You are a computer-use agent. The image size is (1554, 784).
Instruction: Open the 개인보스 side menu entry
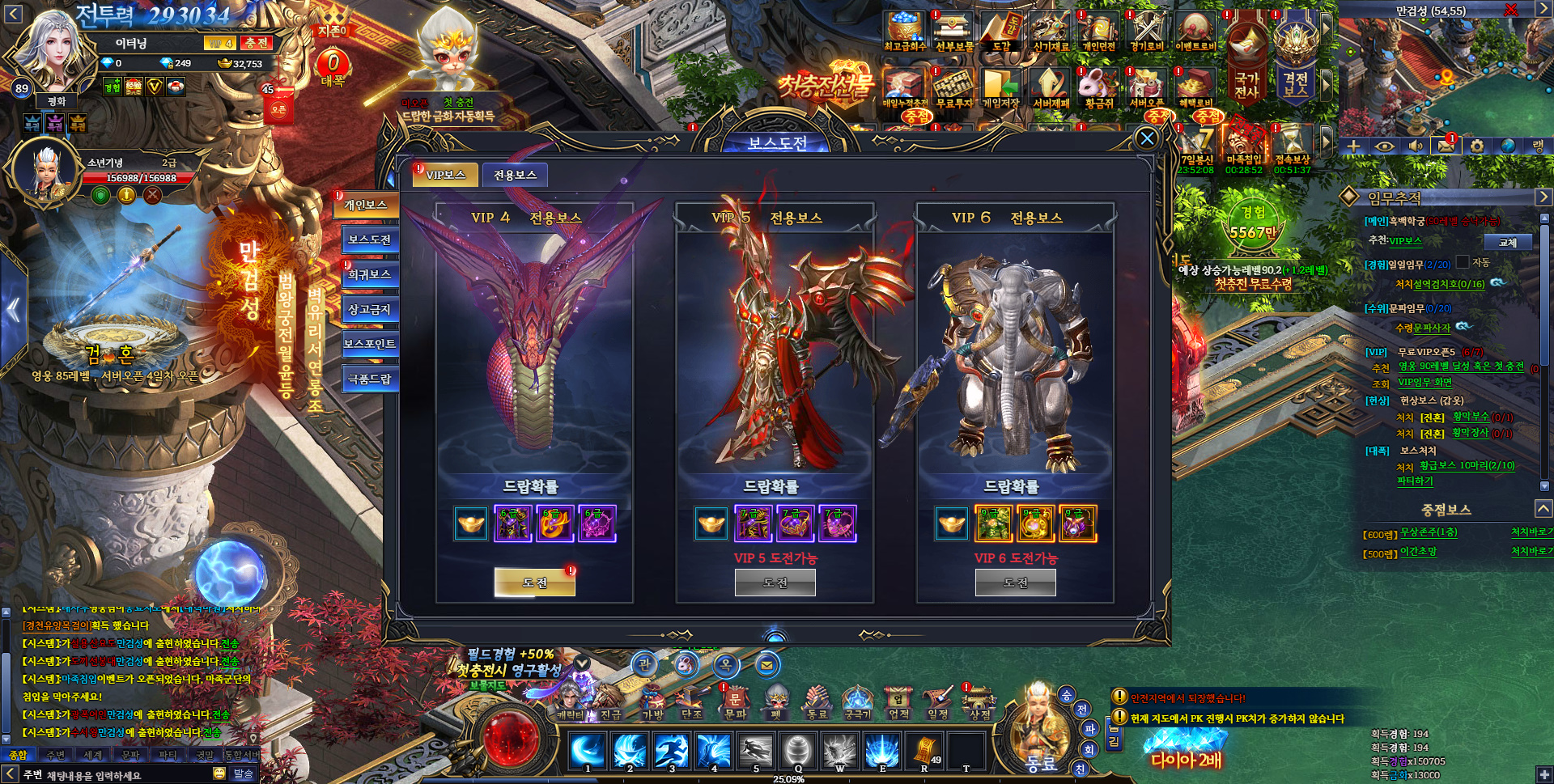click(x=367, y=206)
